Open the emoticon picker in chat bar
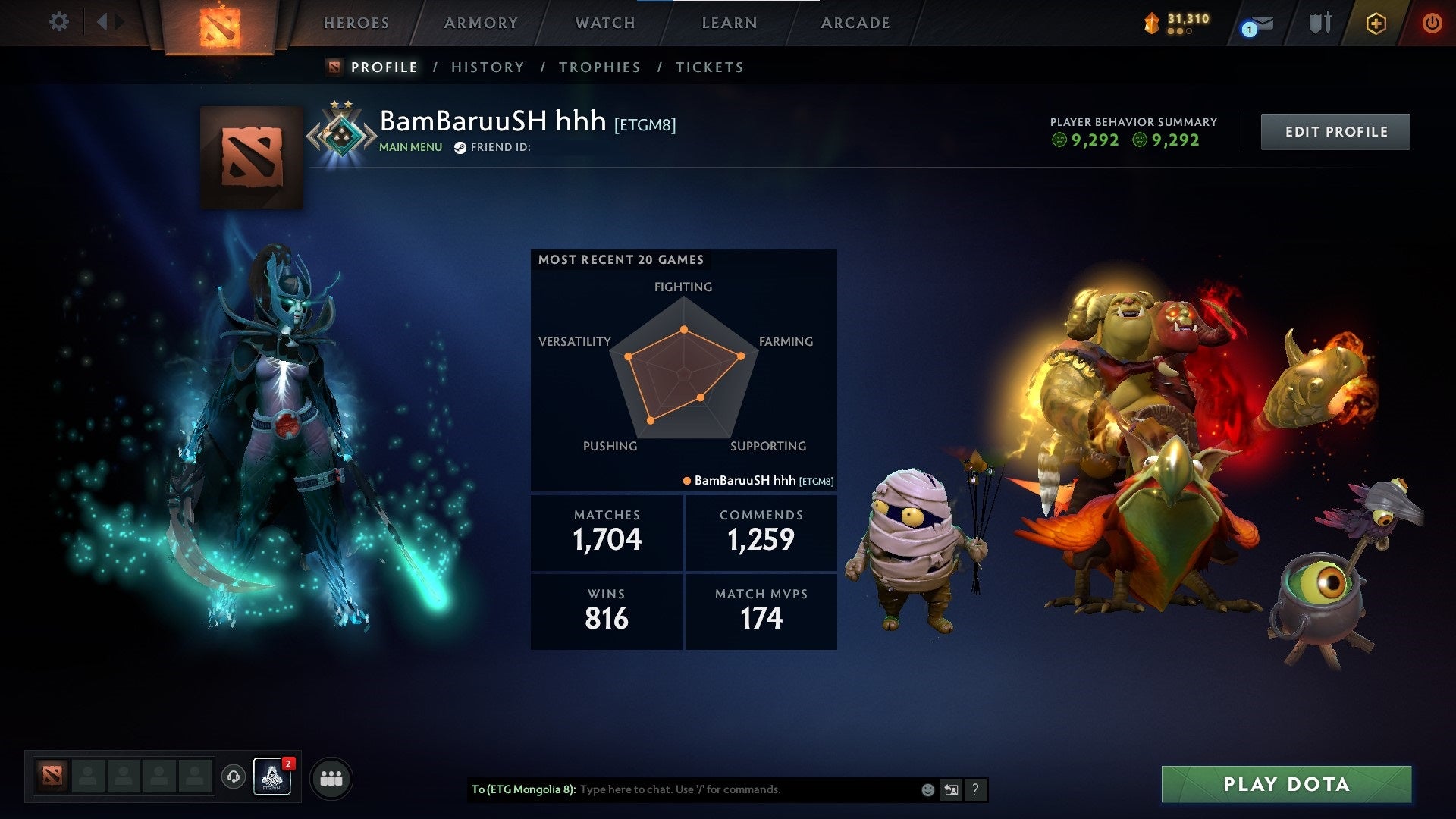This screenshot has height=819, width=1456. coord(927,789)
